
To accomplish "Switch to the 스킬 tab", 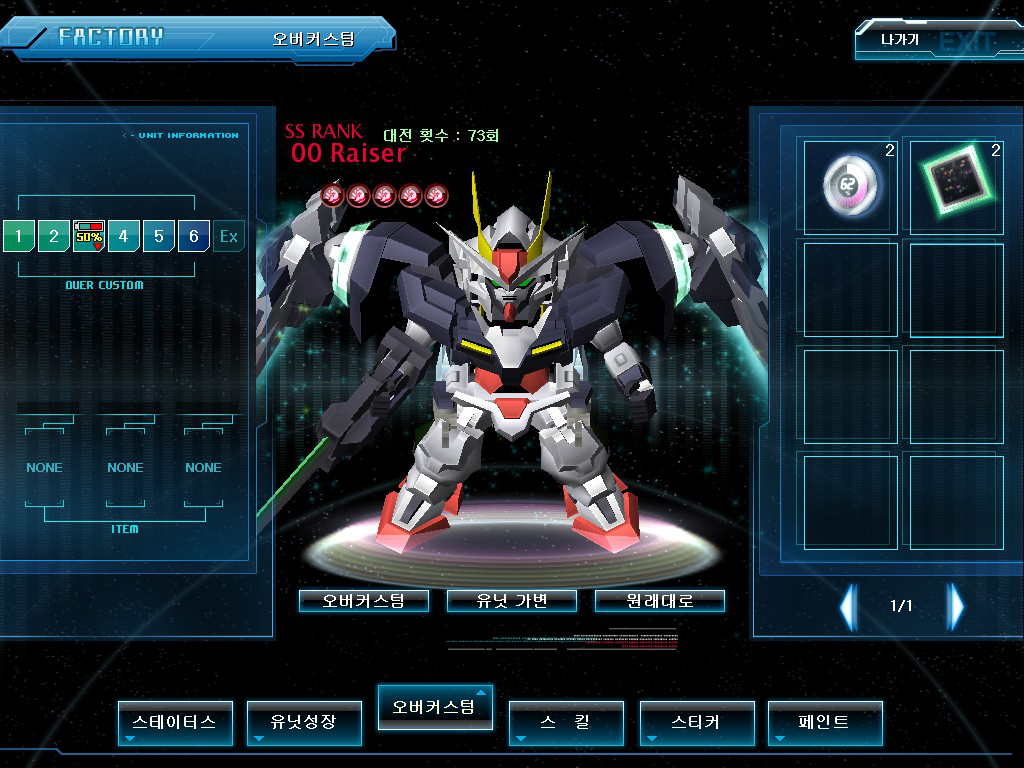I will click(566, 722).
